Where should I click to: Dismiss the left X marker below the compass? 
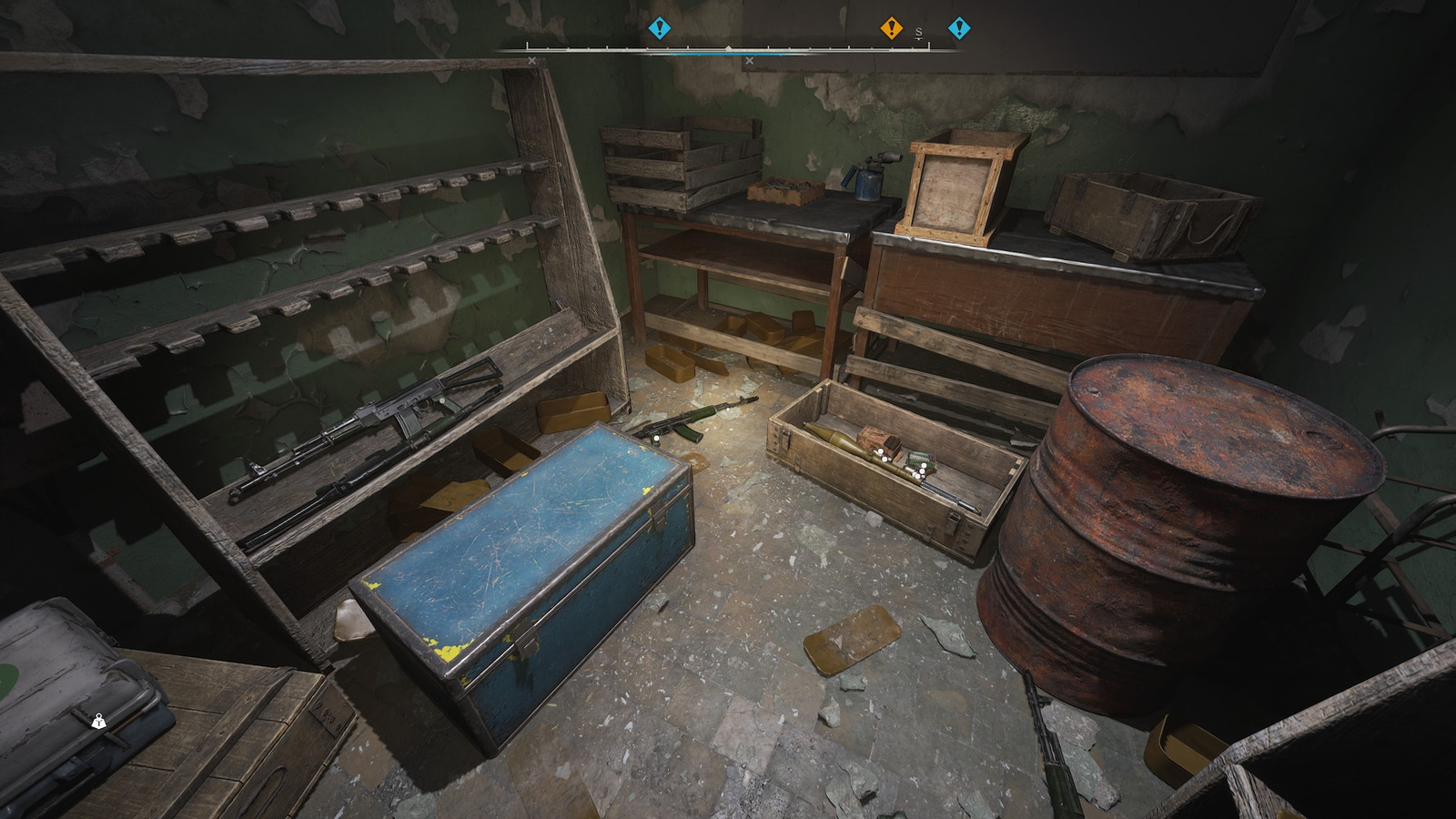531,61
